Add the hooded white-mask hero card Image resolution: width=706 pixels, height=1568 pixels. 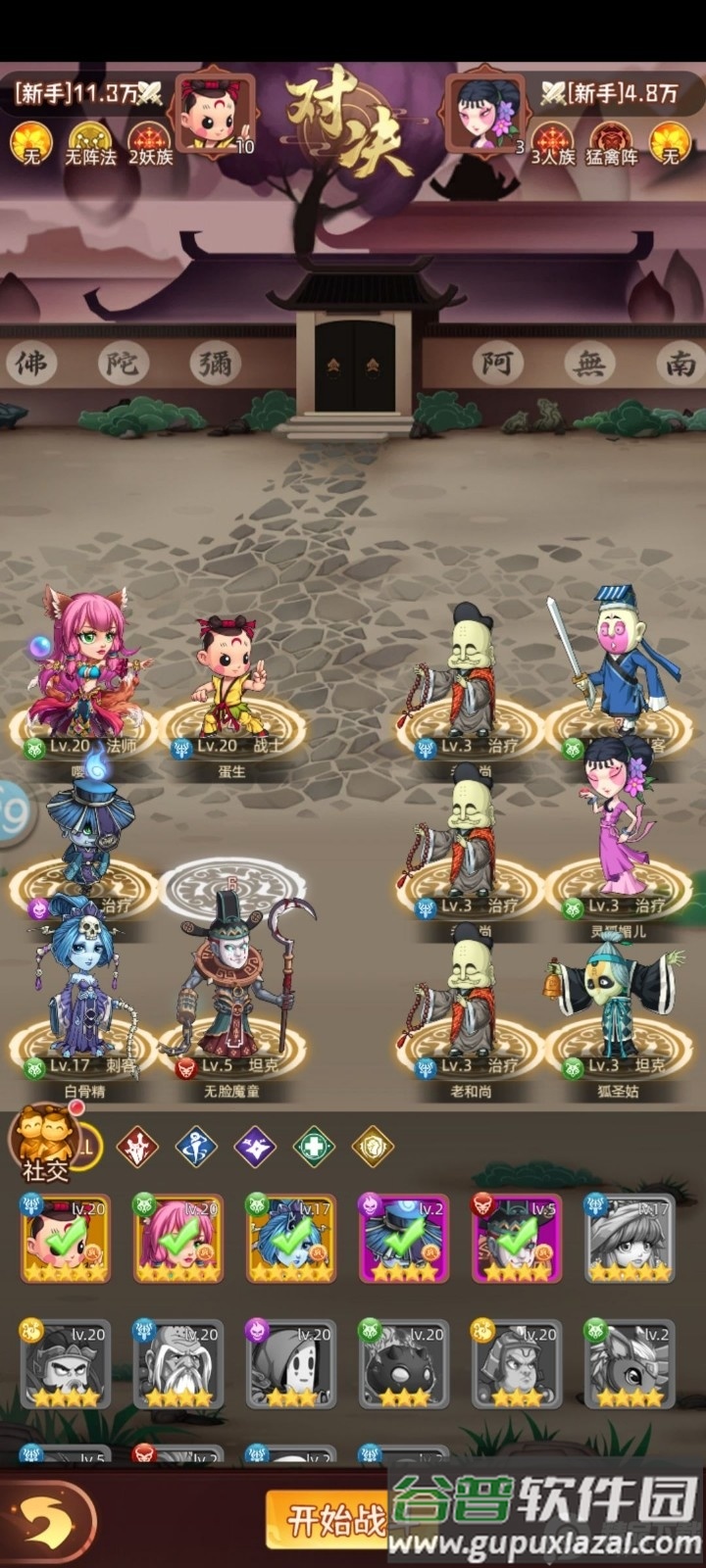(x=291, y=1364)
